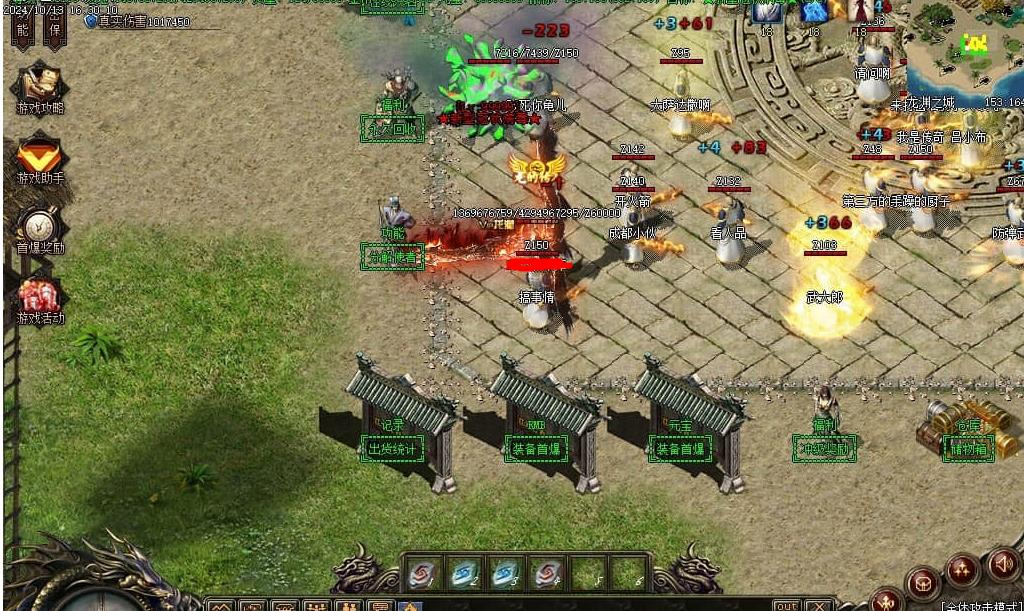
Task: Use the red potion in hotbar slot 1
Action: 421,574
